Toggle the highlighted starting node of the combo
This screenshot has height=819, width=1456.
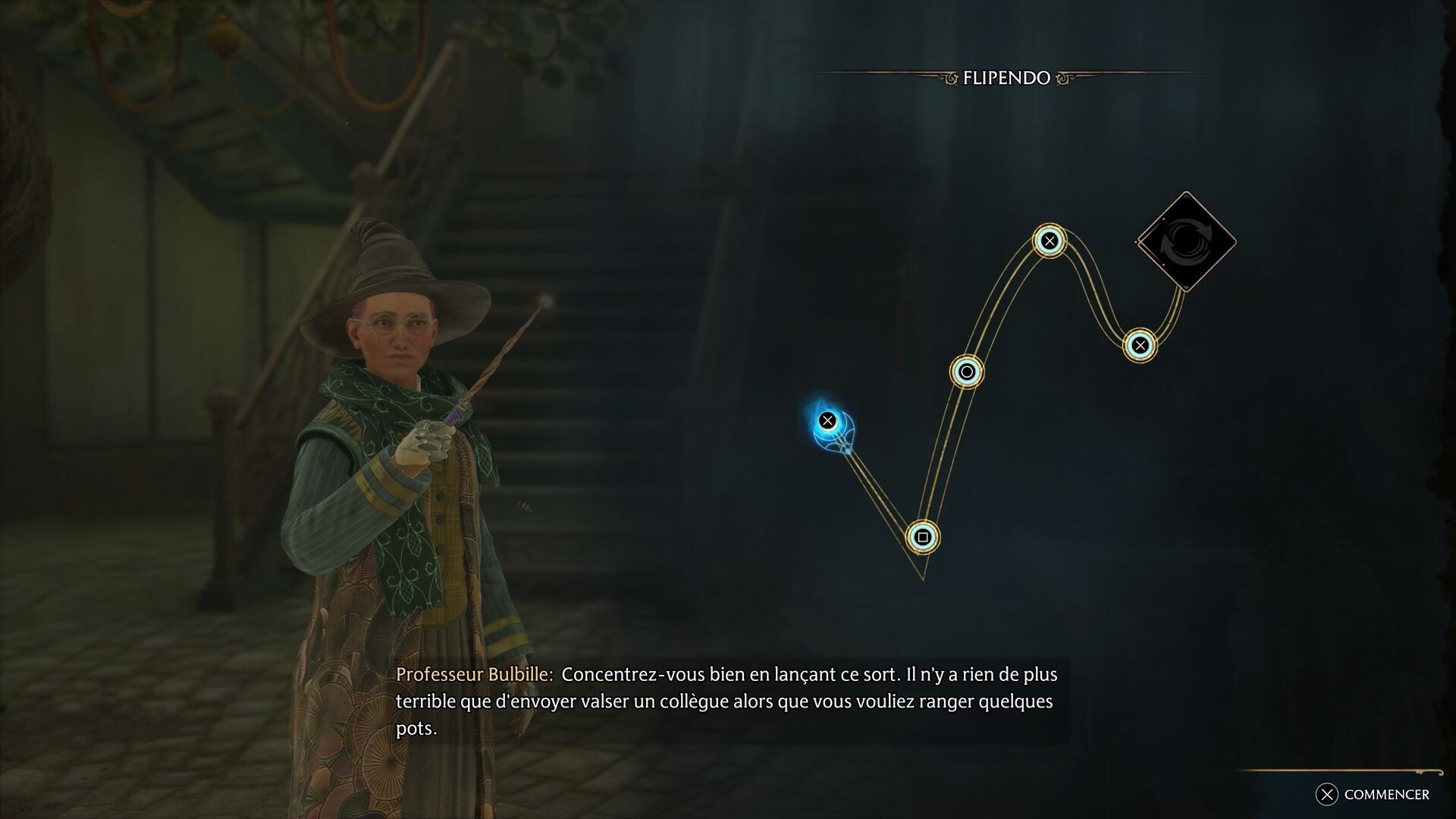tap(829, 419)
